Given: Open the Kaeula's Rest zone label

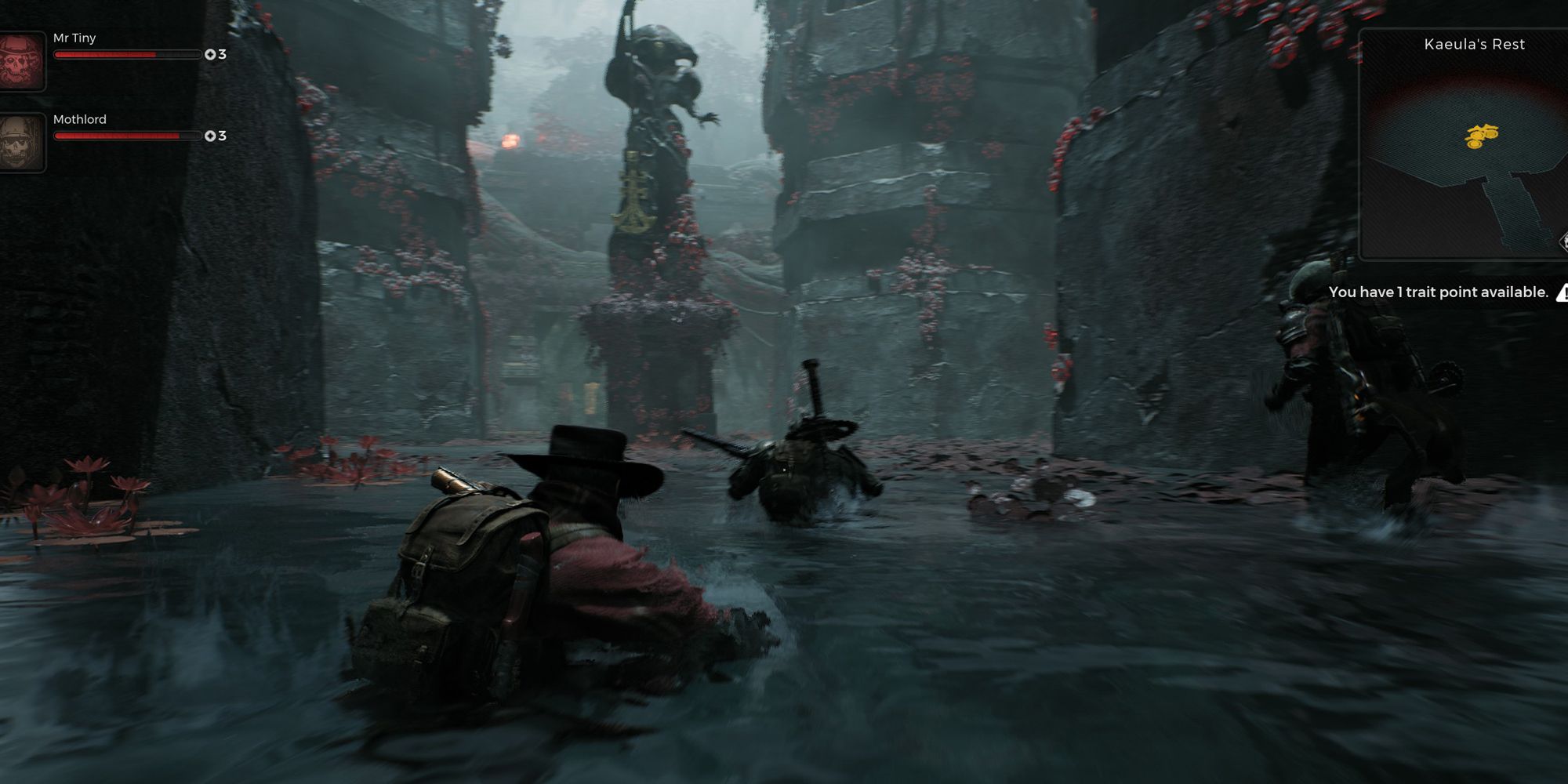Looking at the screenshot, I should click(1474, 45).
